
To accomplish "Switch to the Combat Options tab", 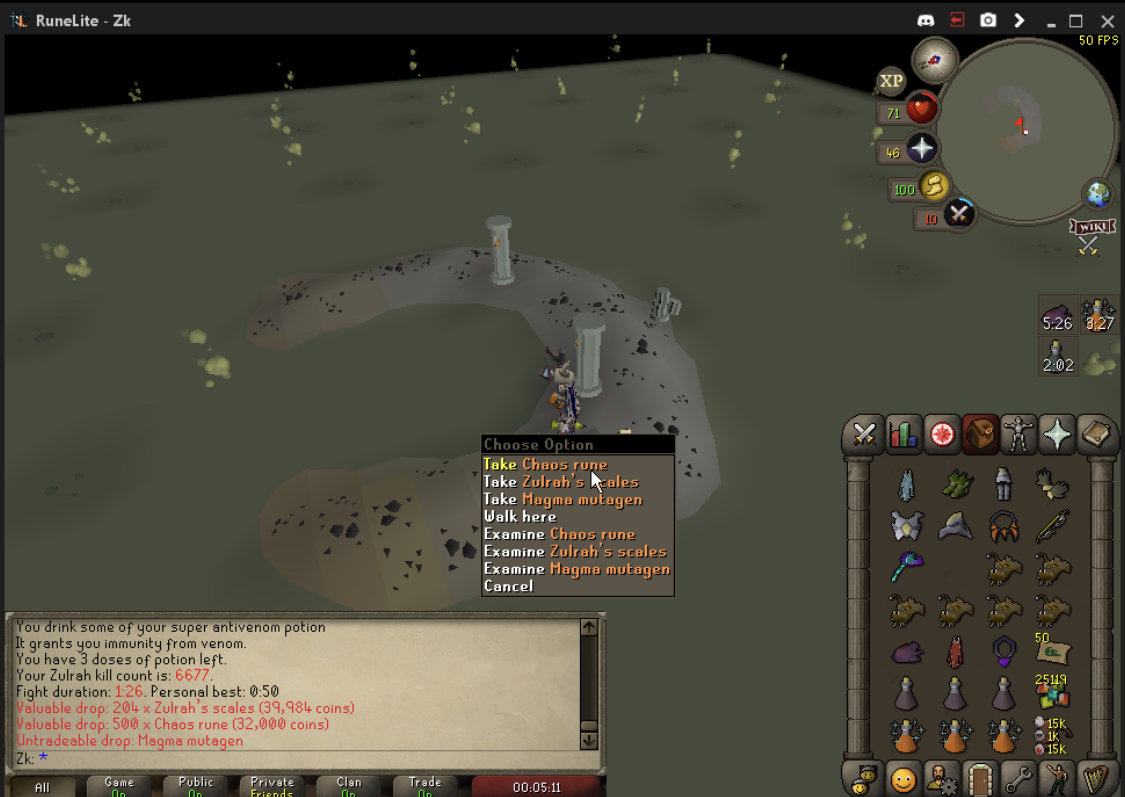I will tap(863, 434).
